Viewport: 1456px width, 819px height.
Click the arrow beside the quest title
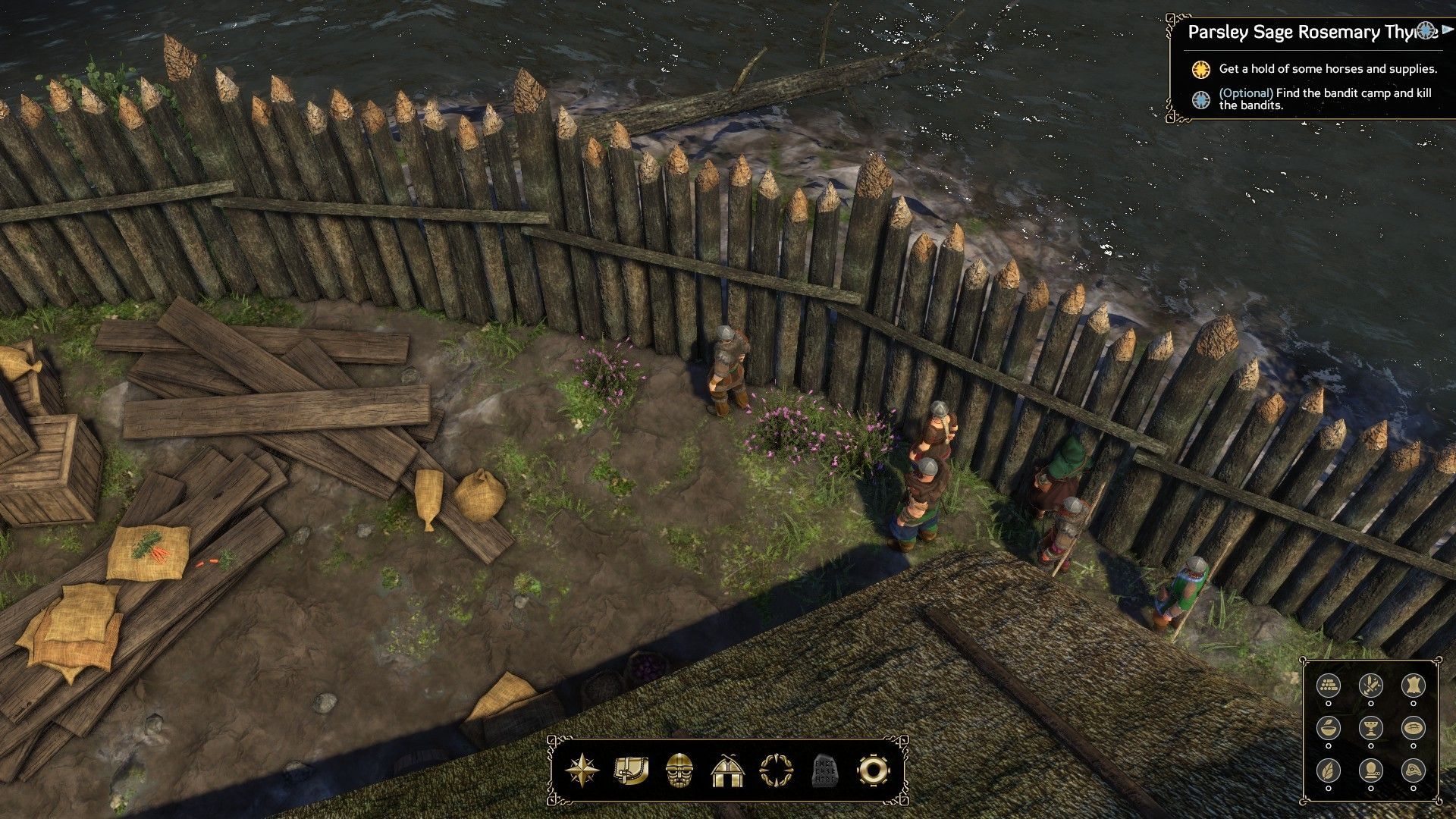click(1448, 30)
